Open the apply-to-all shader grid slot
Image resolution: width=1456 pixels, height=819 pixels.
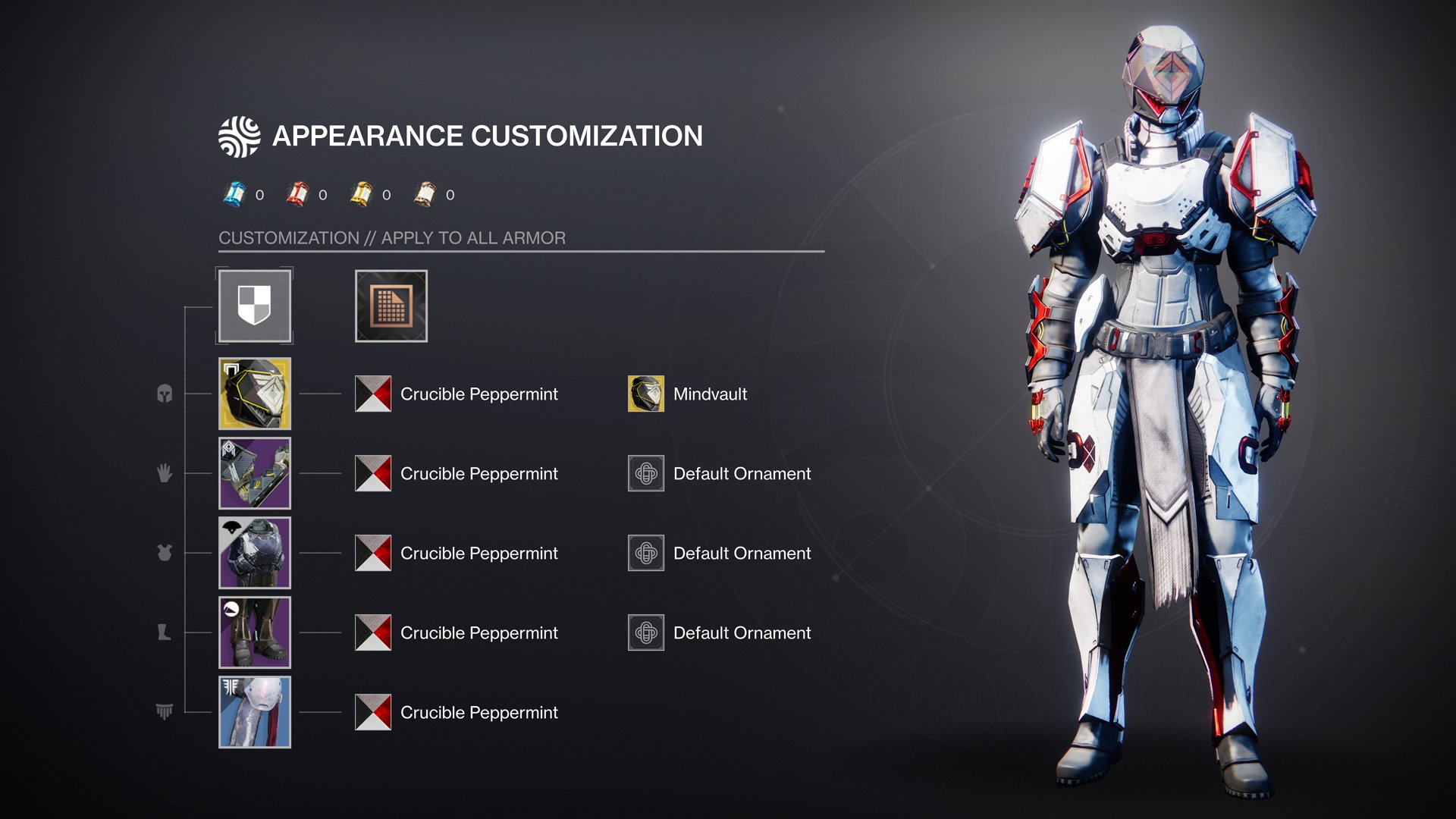pyautogui.click(x=391, y=306)
